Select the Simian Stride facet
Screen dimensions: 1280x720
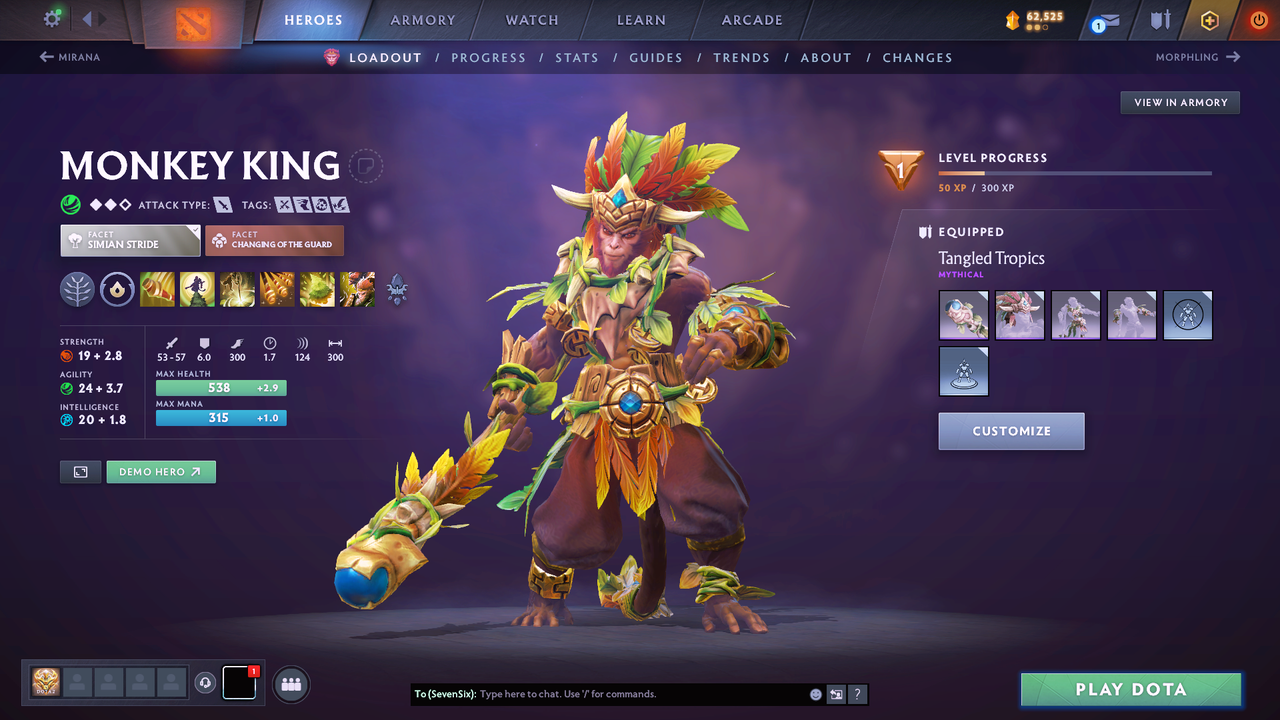pyautogui.click(x=129, y=240)
